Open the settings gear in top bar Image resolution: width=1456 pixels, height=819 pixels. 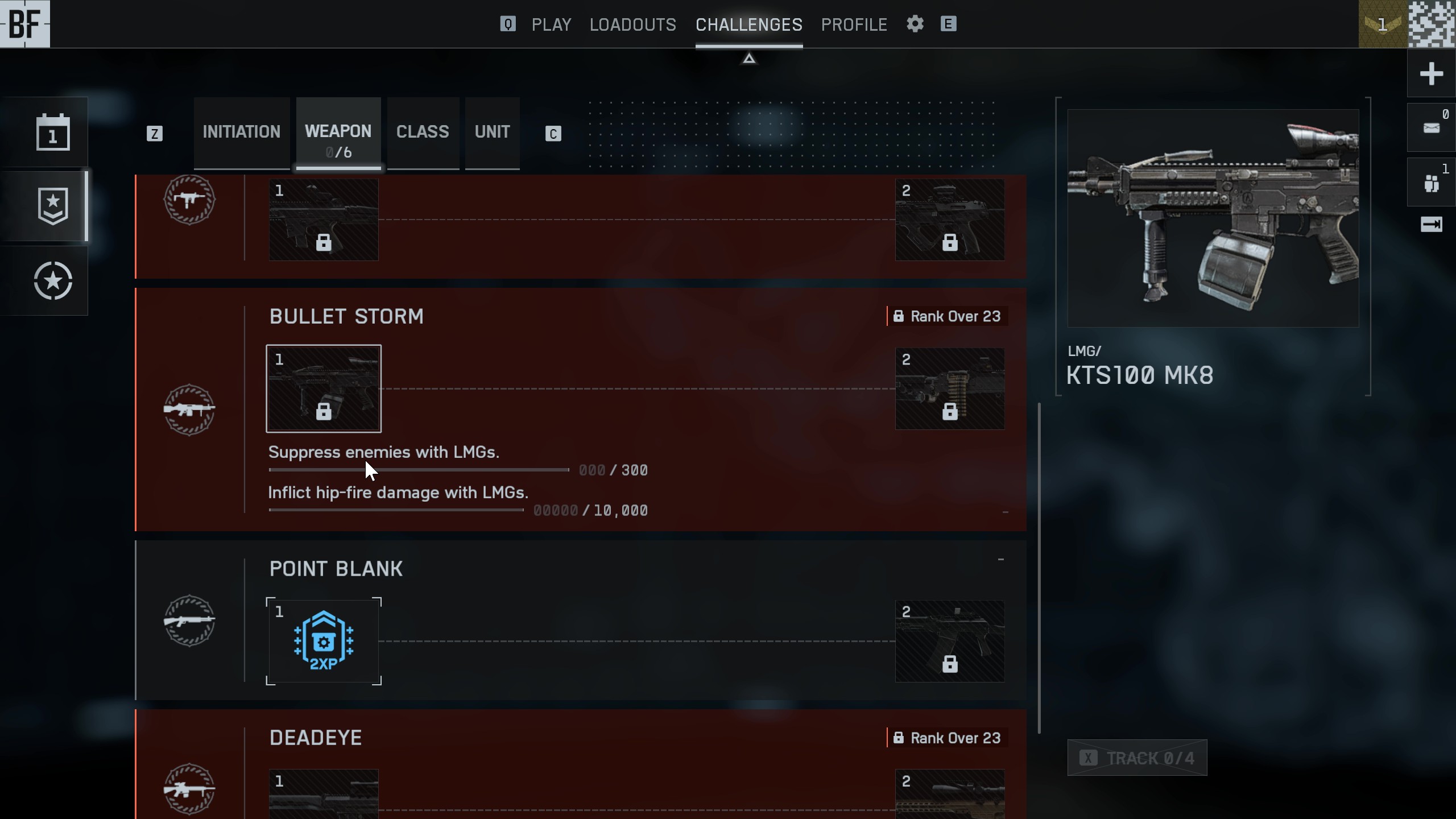[x=914, y=24]
